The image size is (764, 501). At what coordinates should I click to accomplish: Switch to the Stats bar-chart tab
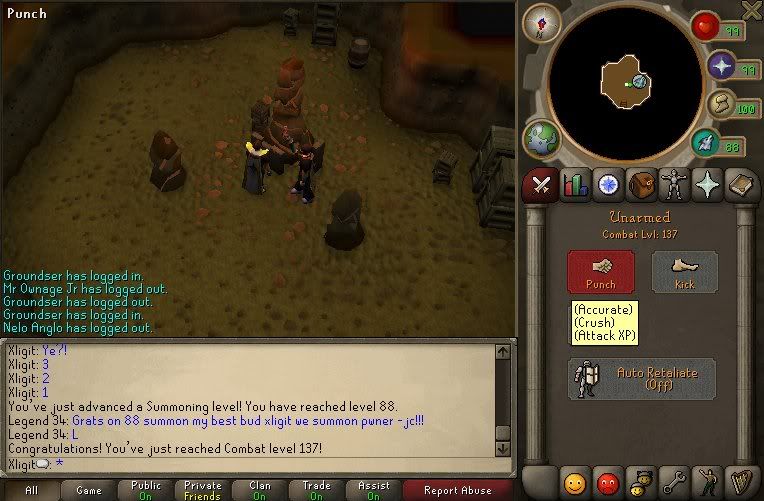coord(575,185)
